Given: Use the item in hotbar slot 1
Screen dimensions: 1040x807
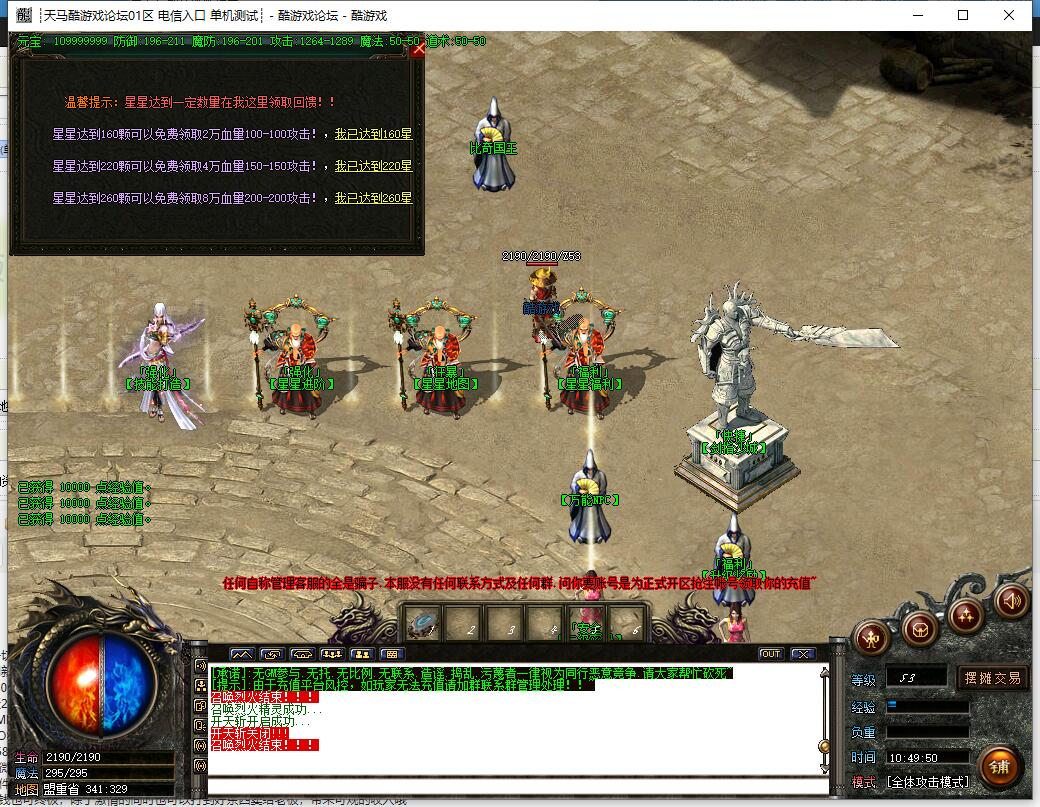Looking at the screenshot, I should coord(426,623).
